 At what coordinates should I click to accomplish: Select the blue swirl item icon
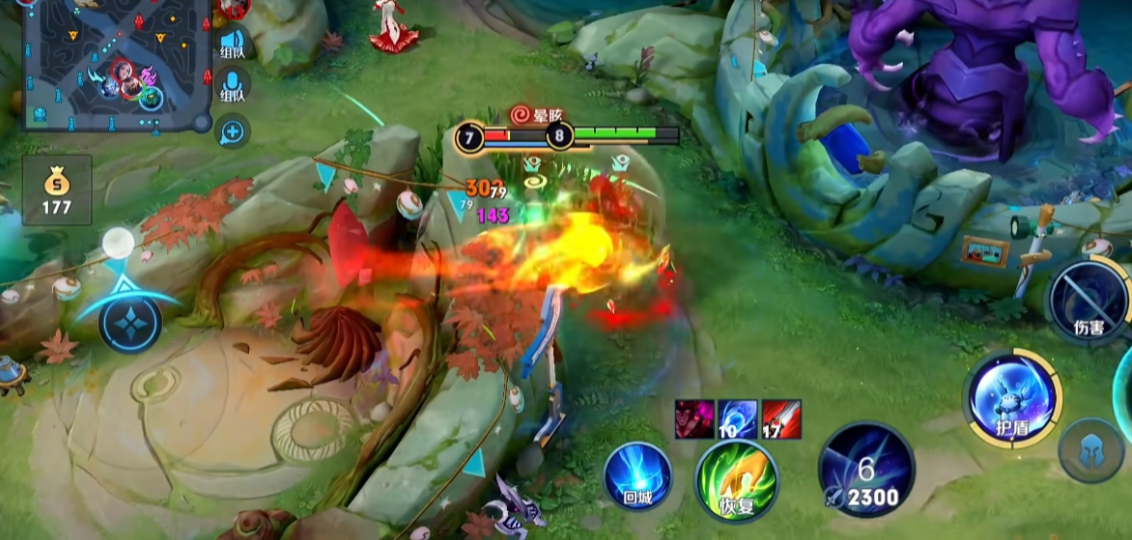pyautogui.click(x=738, y=420)
